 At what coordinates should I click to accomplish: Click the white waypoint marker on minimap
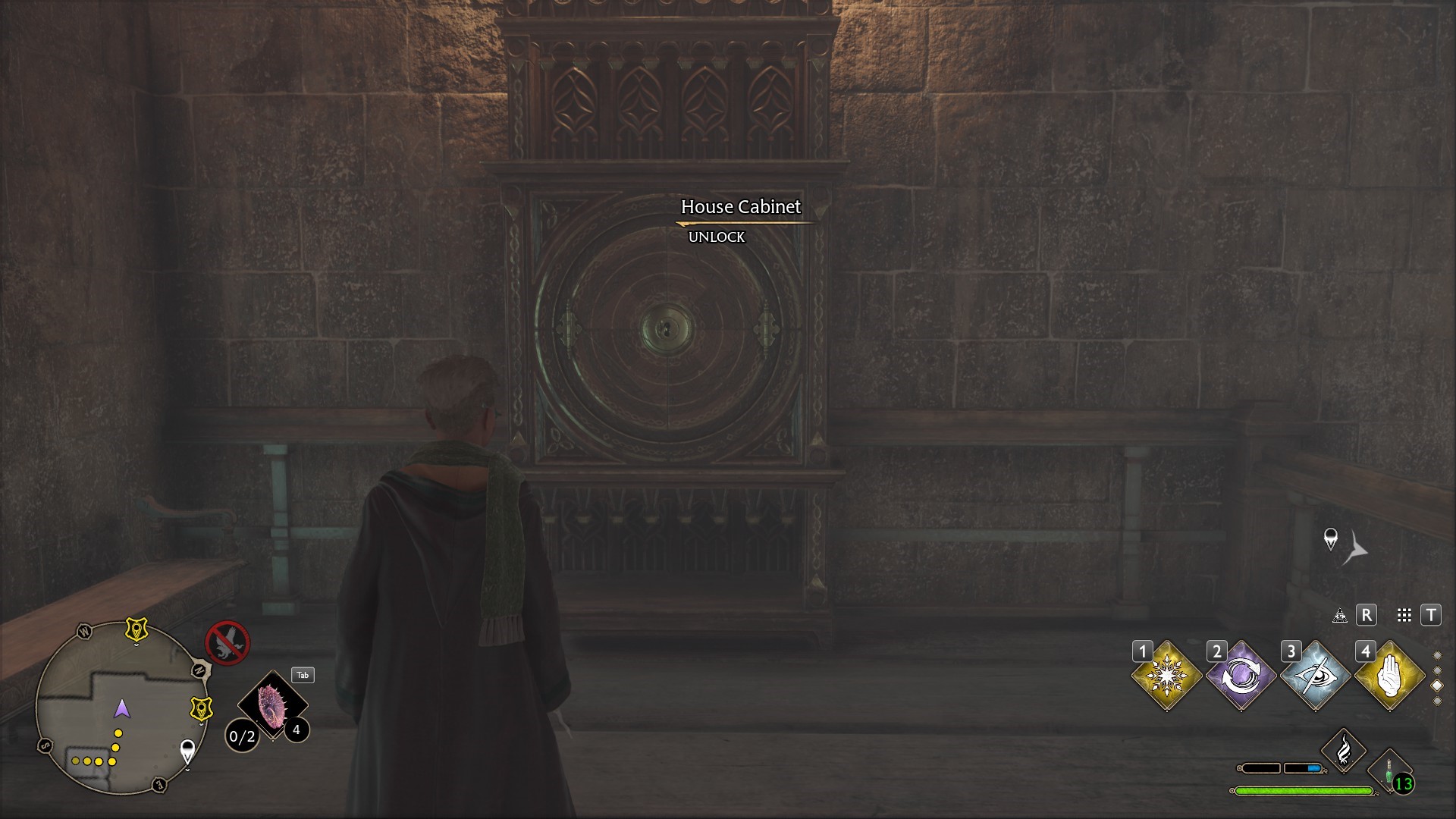coord(187,752)
